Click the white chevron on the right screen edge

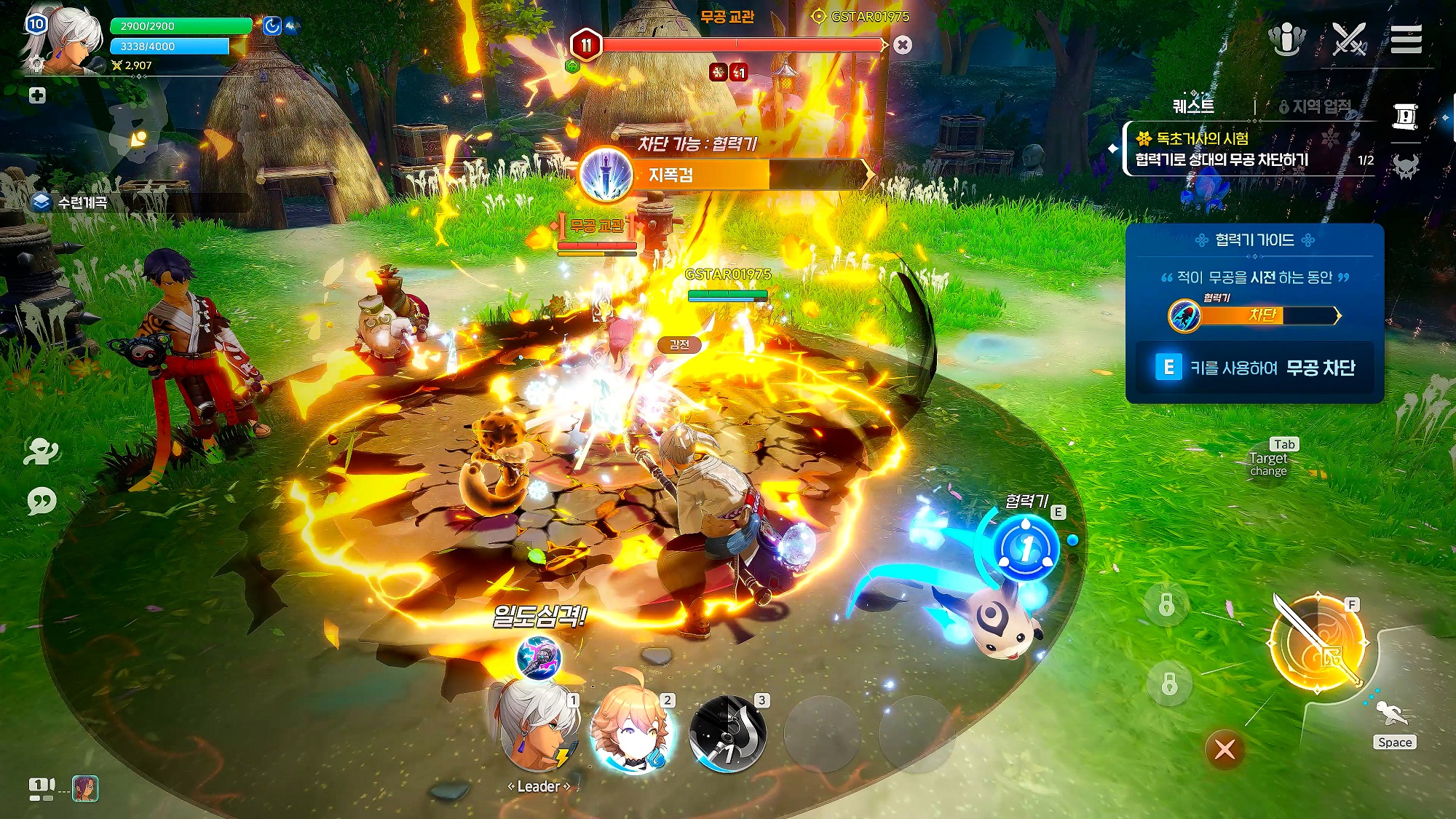[1453, 116]
